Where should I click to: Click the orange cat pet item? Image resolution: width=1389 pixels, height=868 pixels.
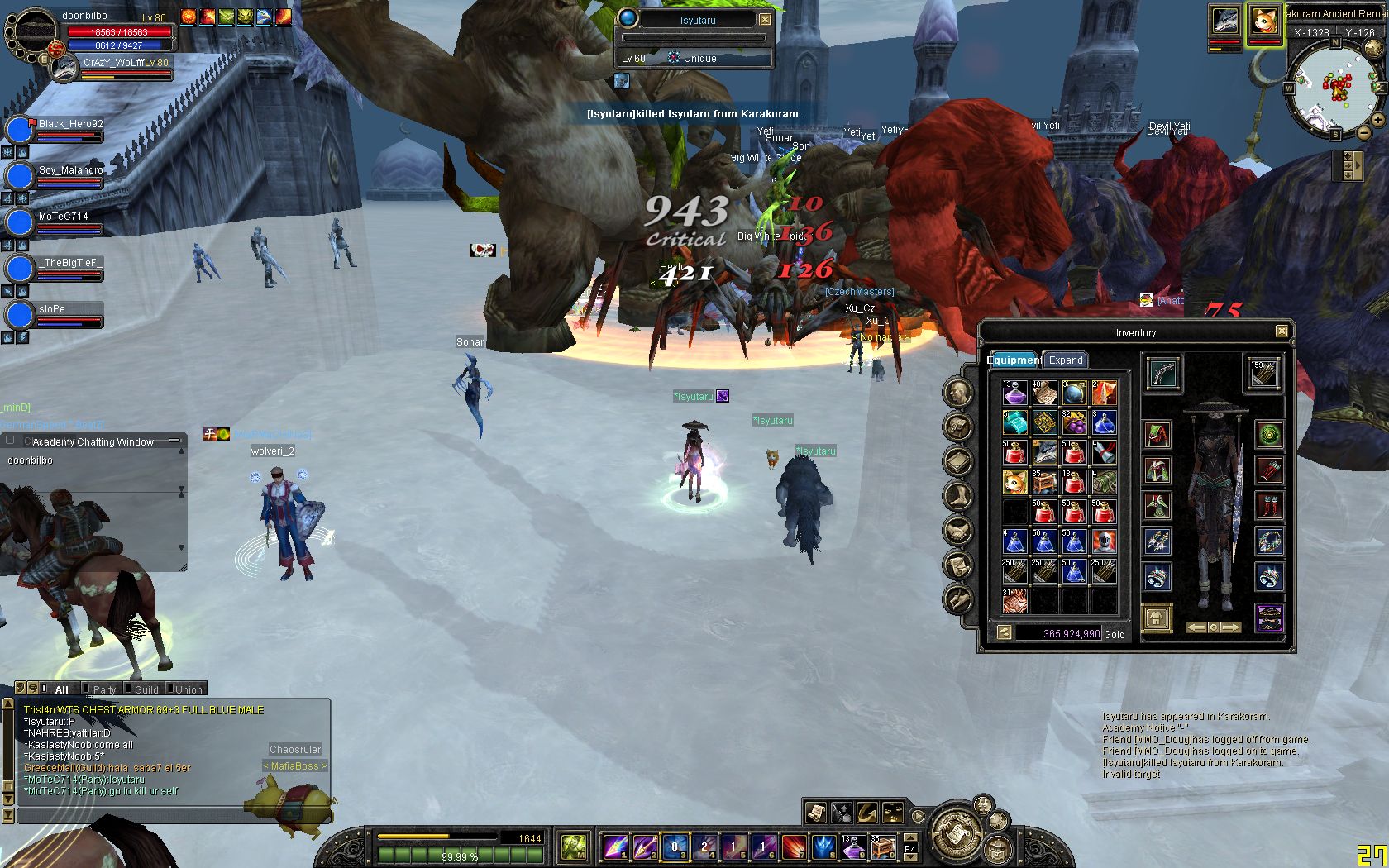pyautogui.click(x=1014, y=482)
